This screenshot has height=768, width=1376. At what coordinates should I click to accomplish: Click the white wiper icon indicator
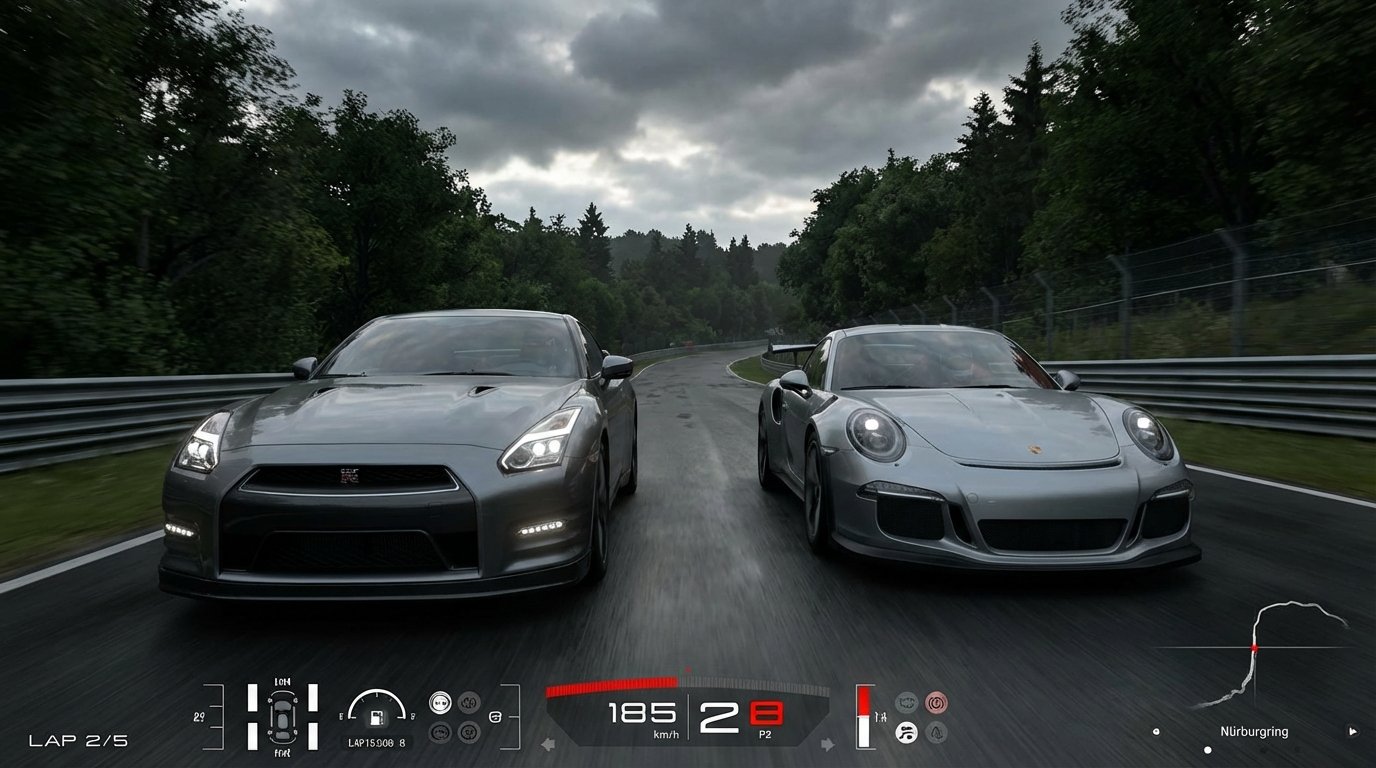pyautogui.click(x=906, y=732)
